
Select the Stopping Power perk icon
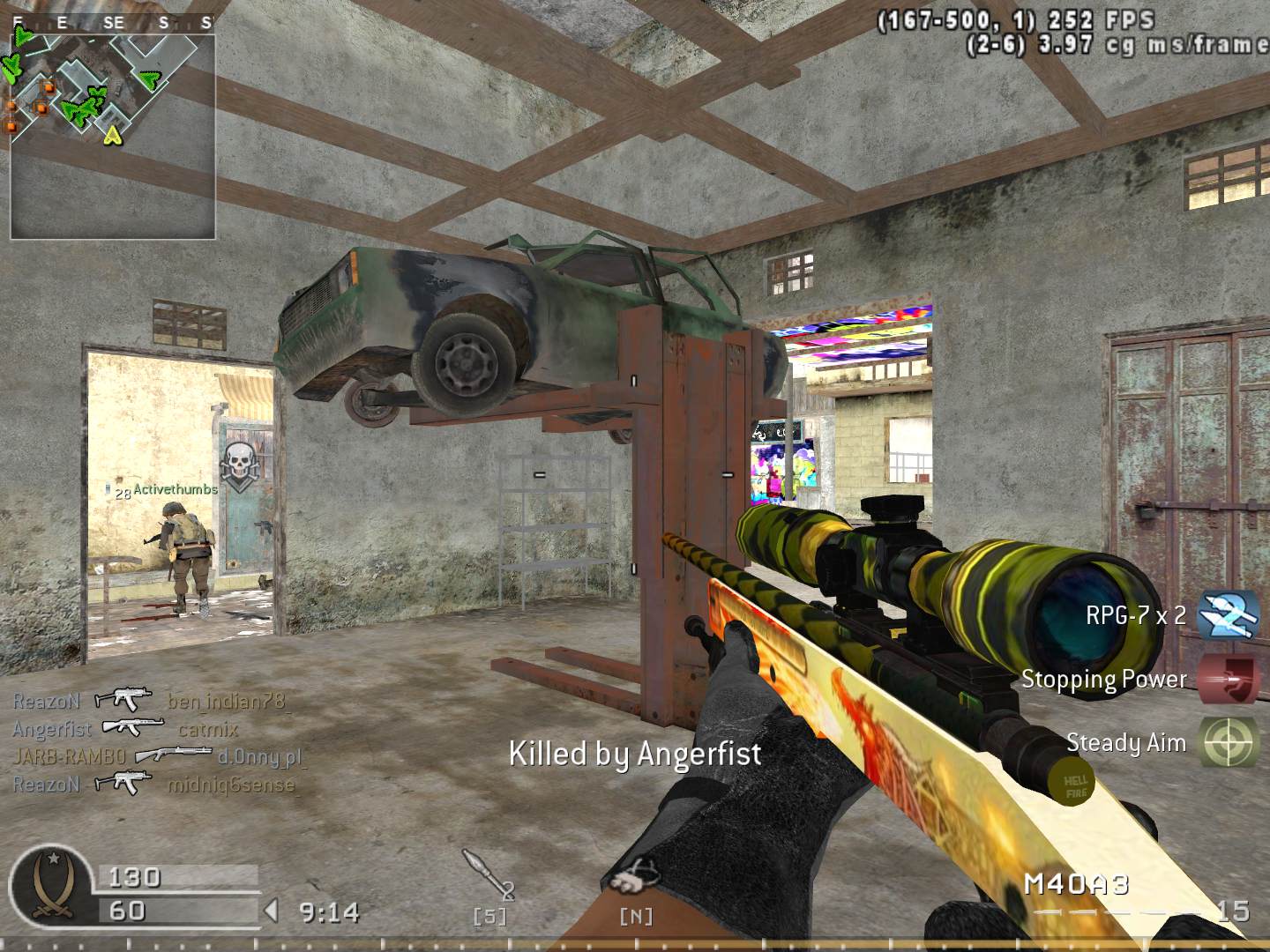pyautogui.click(x=1229, y=679)
